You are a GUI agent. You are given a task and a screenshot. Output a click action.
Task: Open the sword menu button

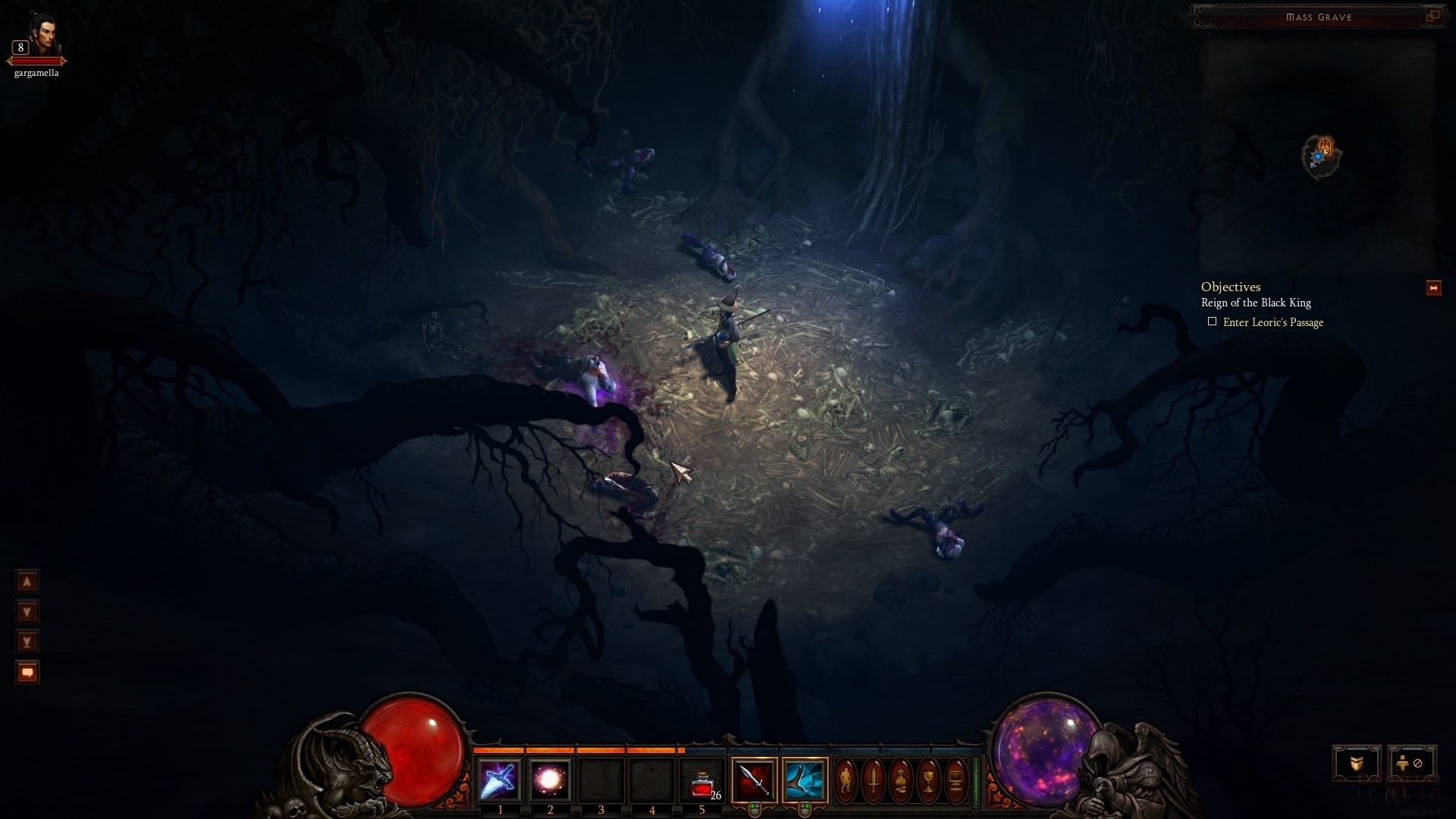874,780
